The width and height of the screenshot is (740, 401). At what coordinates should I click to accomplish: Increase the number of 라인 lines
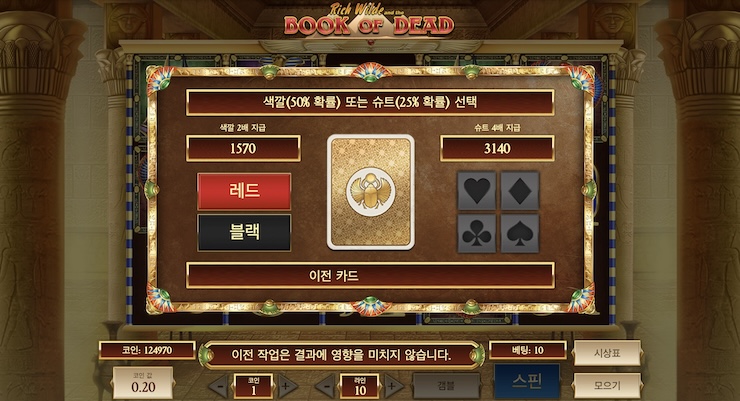tap(392, 385)
